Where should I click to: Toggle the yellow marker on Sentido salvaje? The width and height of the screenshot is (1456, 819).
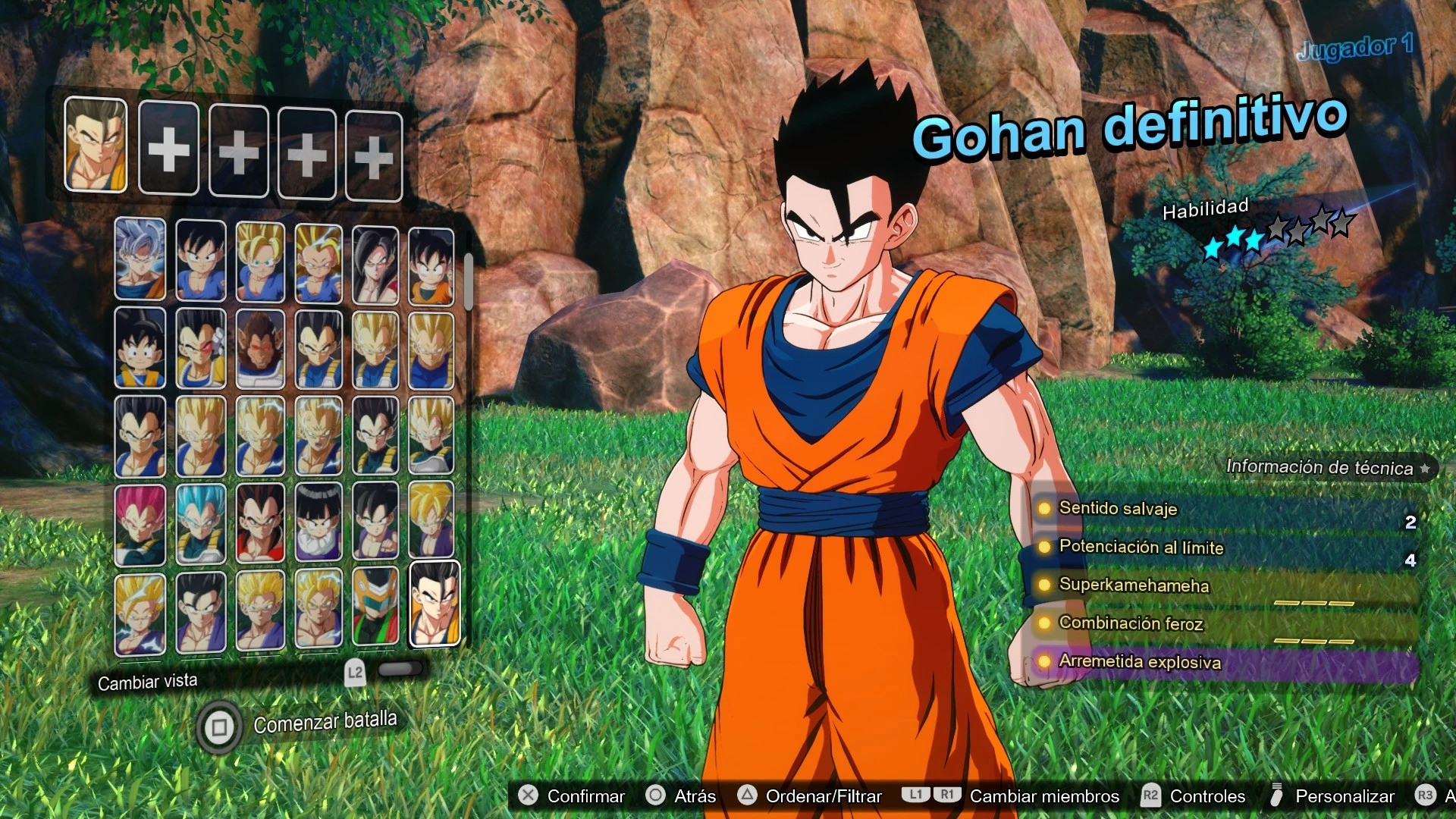pos(1045,510)
